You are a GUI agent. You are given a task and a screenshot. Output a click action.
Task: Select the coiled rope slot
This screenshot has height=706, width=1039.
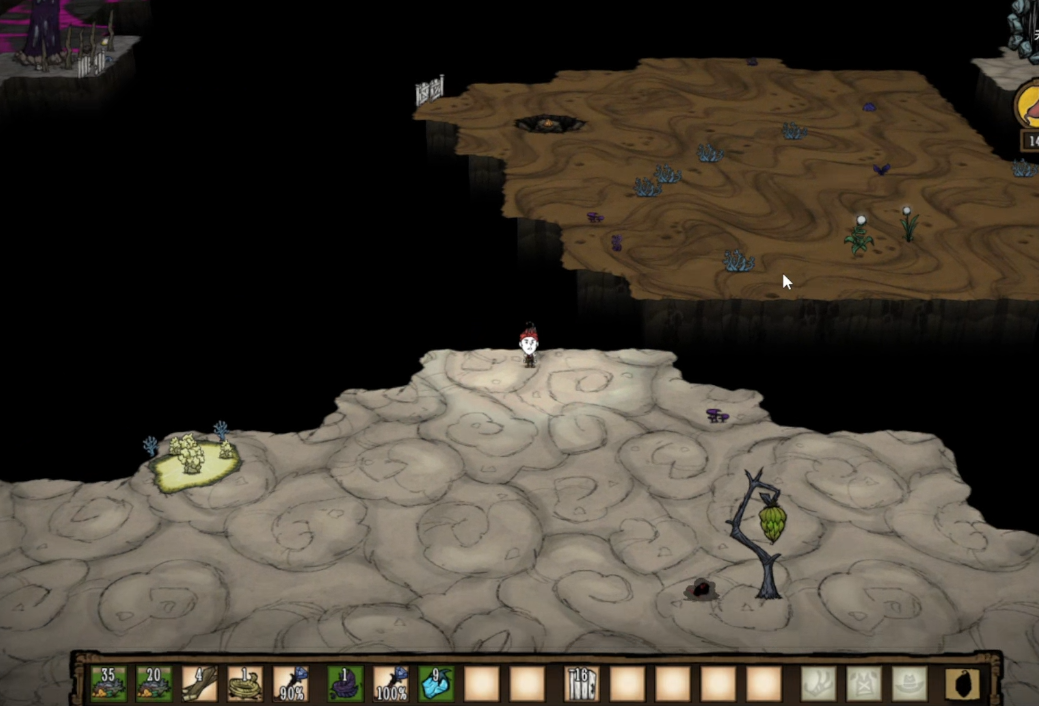[x=244, y=683]
